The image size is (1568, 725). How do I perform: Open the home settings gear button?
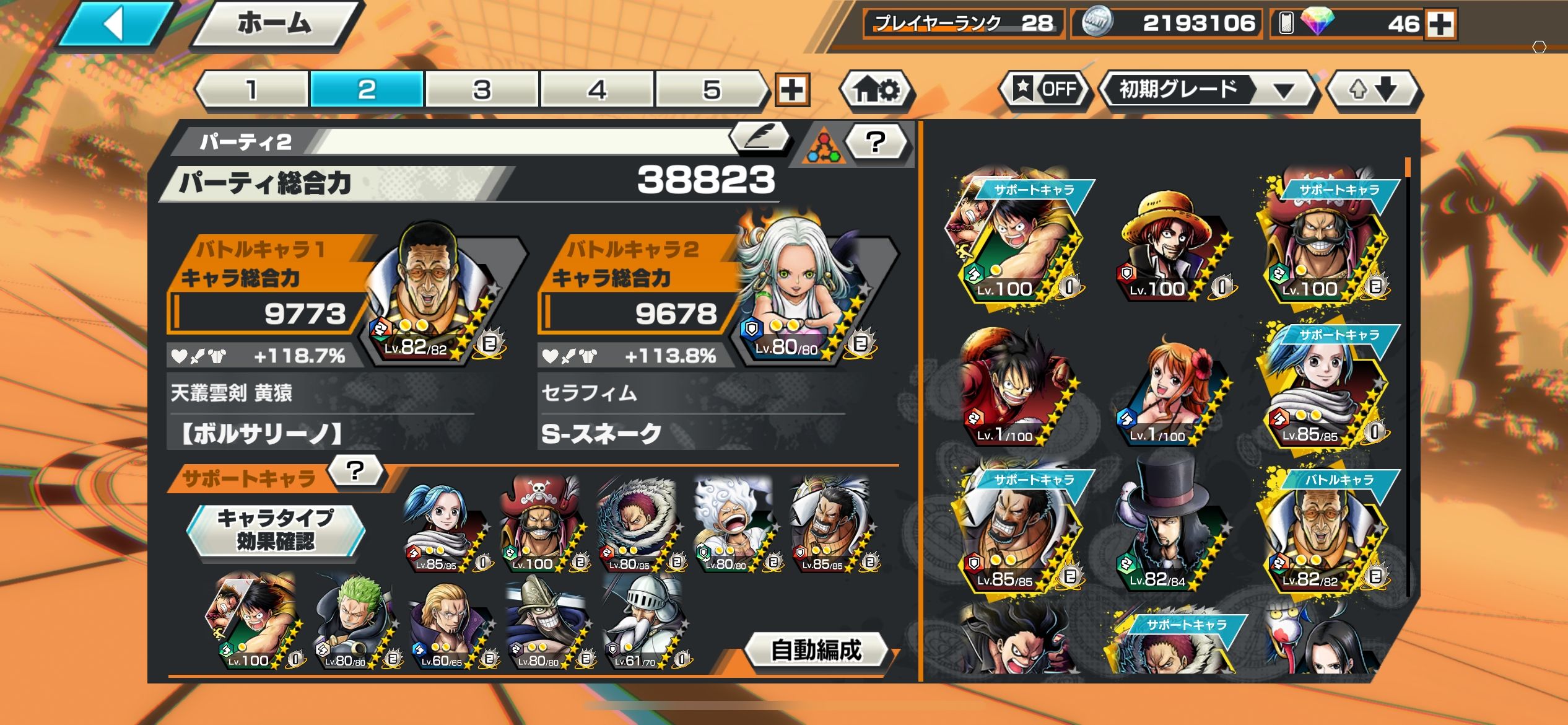pos(876,90)
